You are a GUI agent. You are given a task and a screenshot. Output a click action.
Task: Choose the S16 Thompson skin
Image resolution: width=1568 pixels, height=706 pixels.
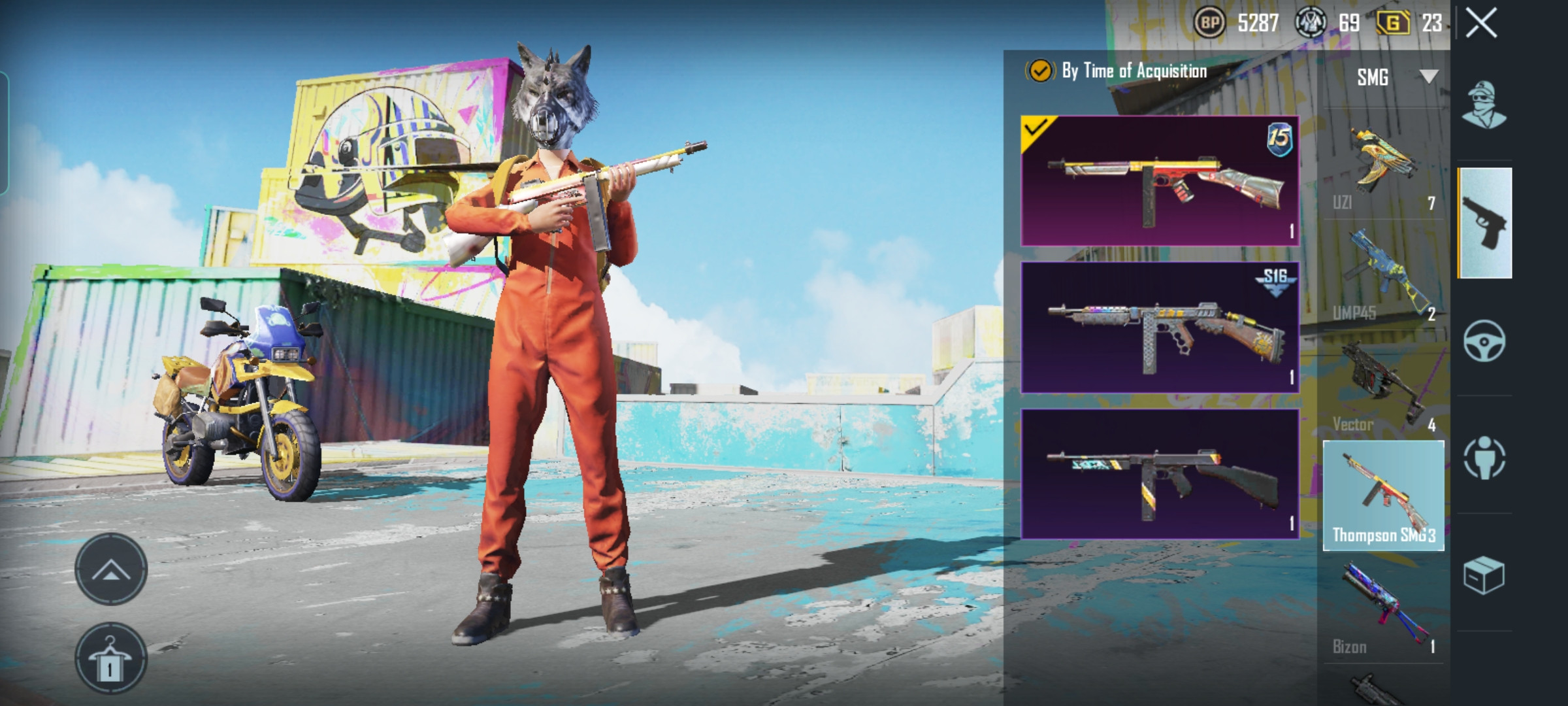point(1160,328)
